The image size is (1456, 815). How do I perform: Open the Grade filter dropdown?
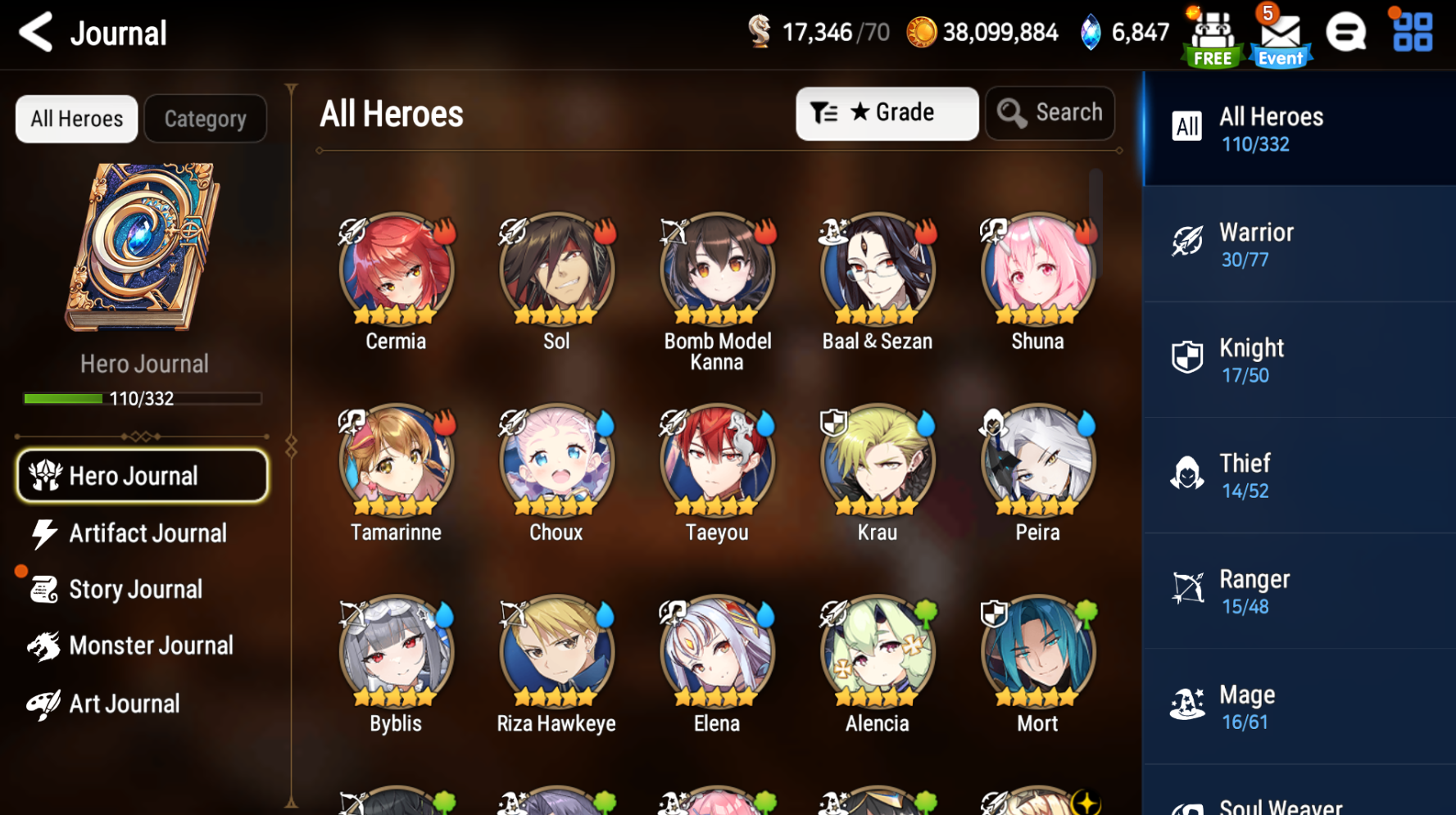tap(887, 113)
